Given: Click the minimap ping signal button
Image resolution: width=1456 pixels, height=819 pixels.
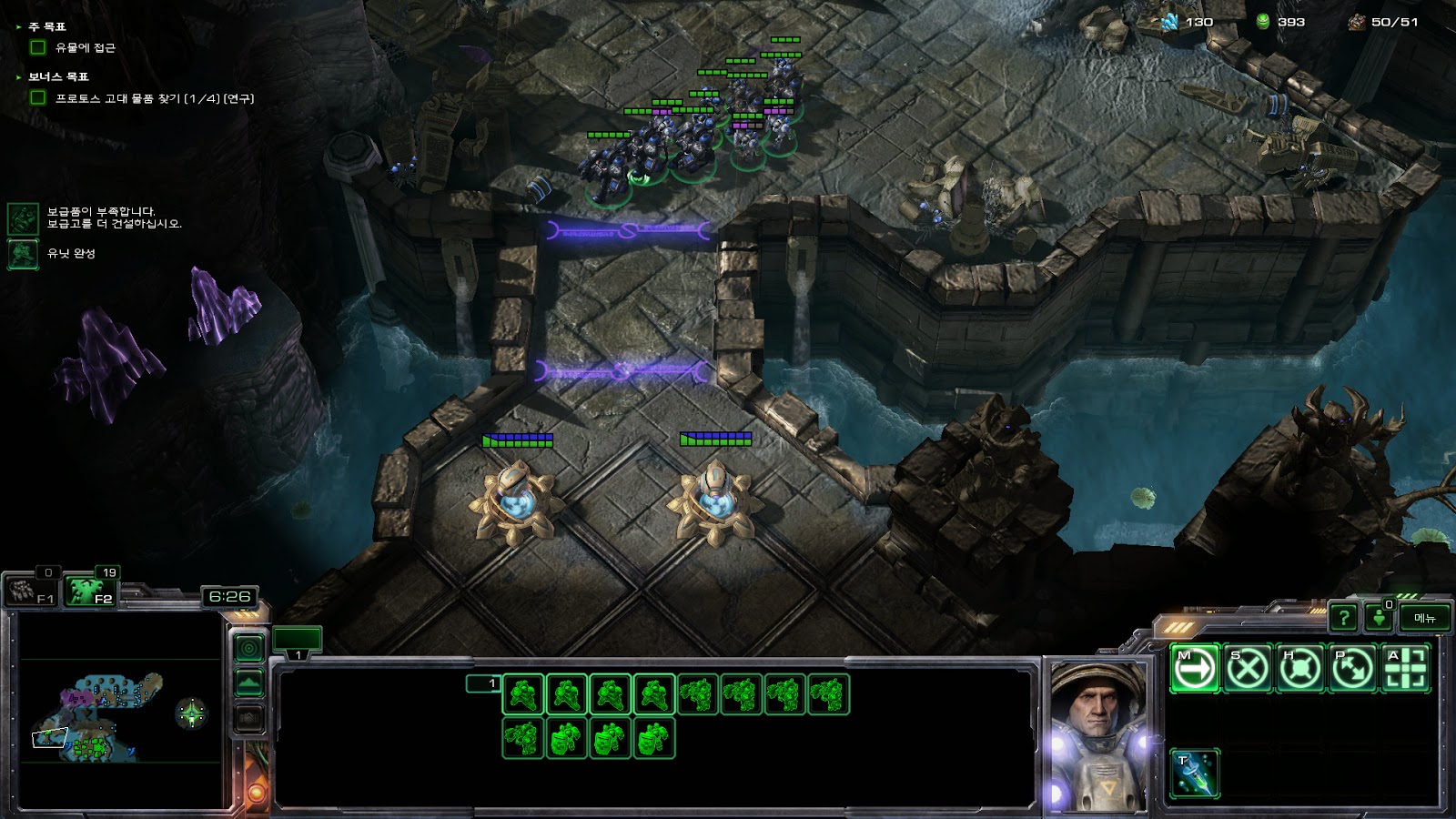Looking at the screenshot, I should 249,648.
